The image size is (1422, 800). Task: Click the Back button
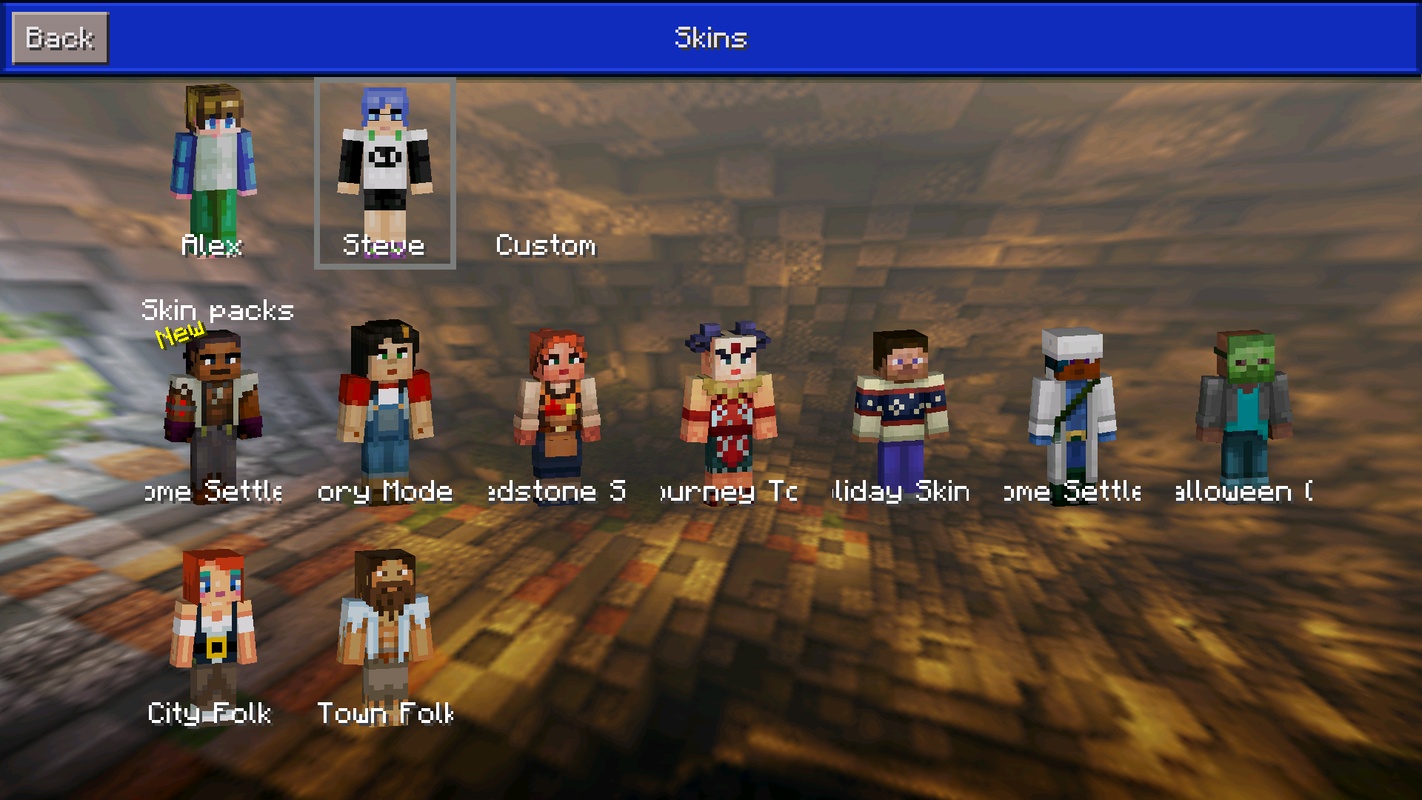(59, 38)
